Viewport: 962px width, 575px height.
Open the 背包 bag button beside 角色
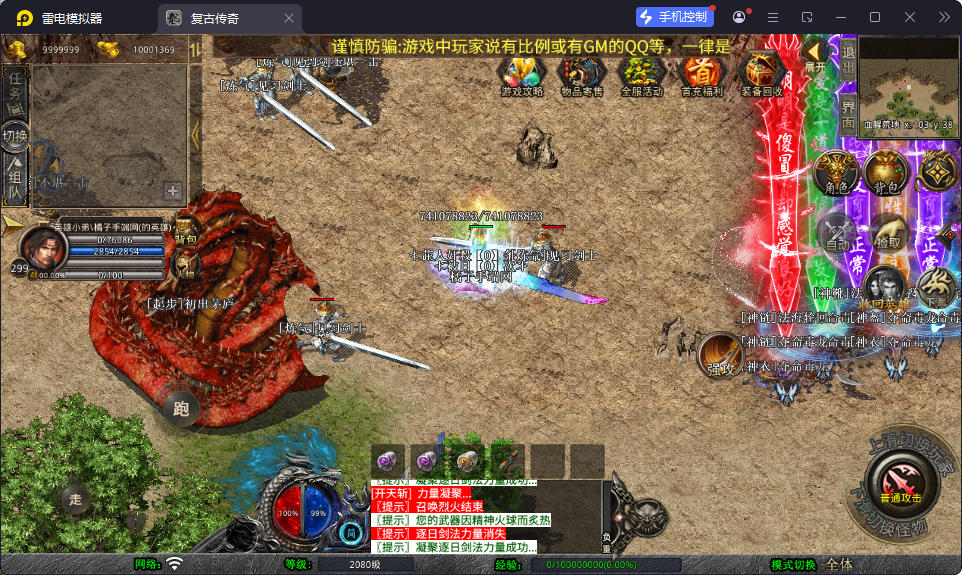pyautogui.click(x=886, y=173)
